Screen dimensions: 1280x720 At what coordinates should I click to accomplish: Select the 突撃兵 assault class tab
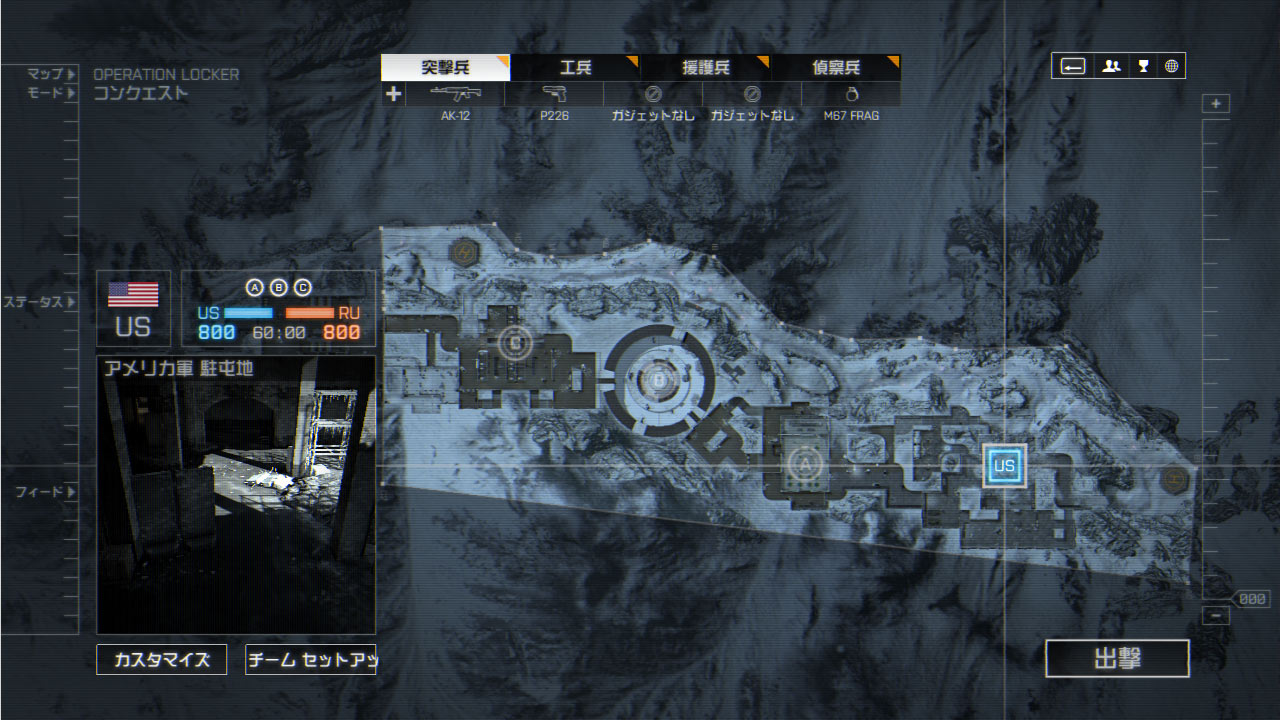coord(446,68)
